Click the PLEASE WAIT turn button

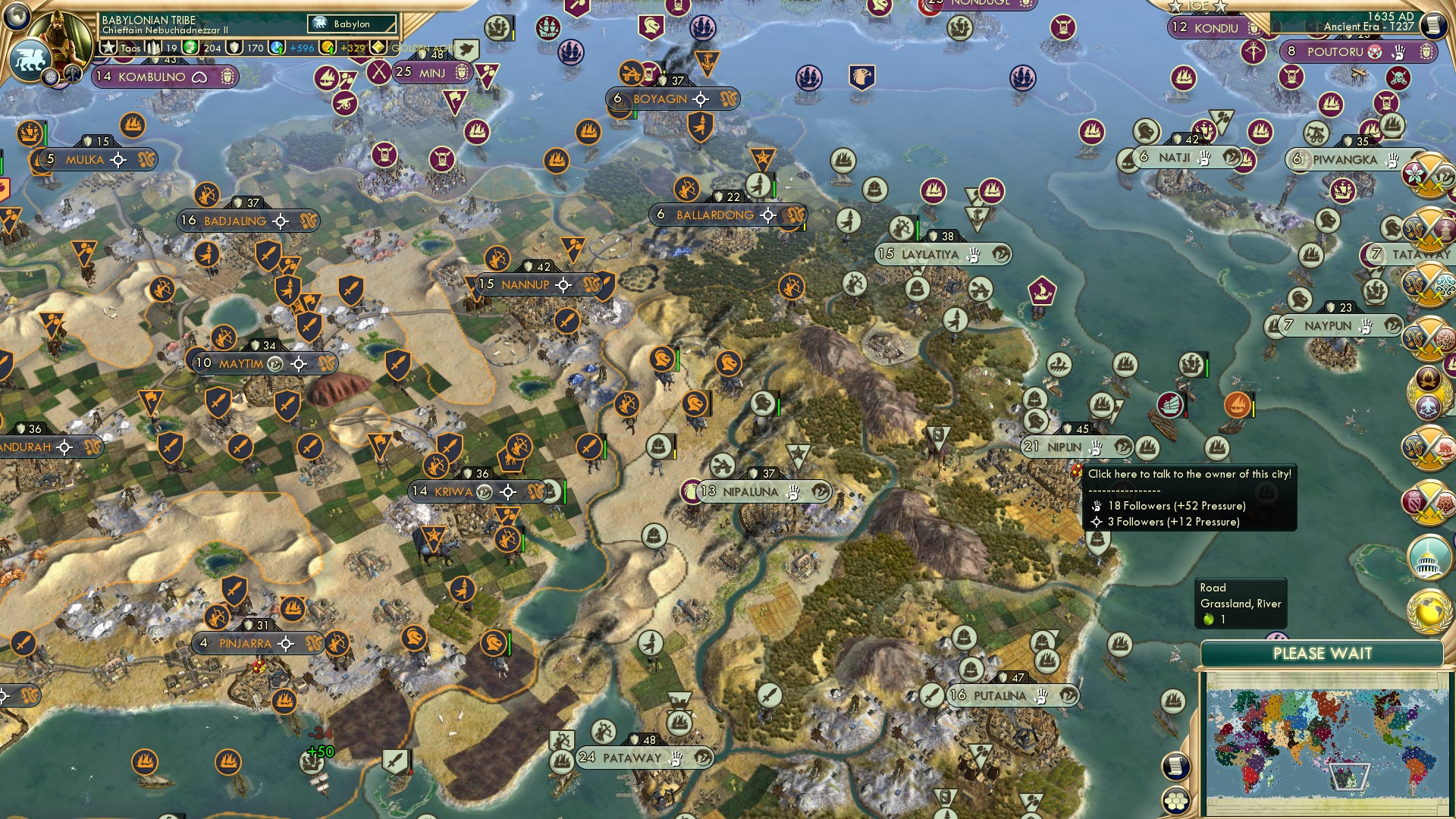[x=1322, y=654]
